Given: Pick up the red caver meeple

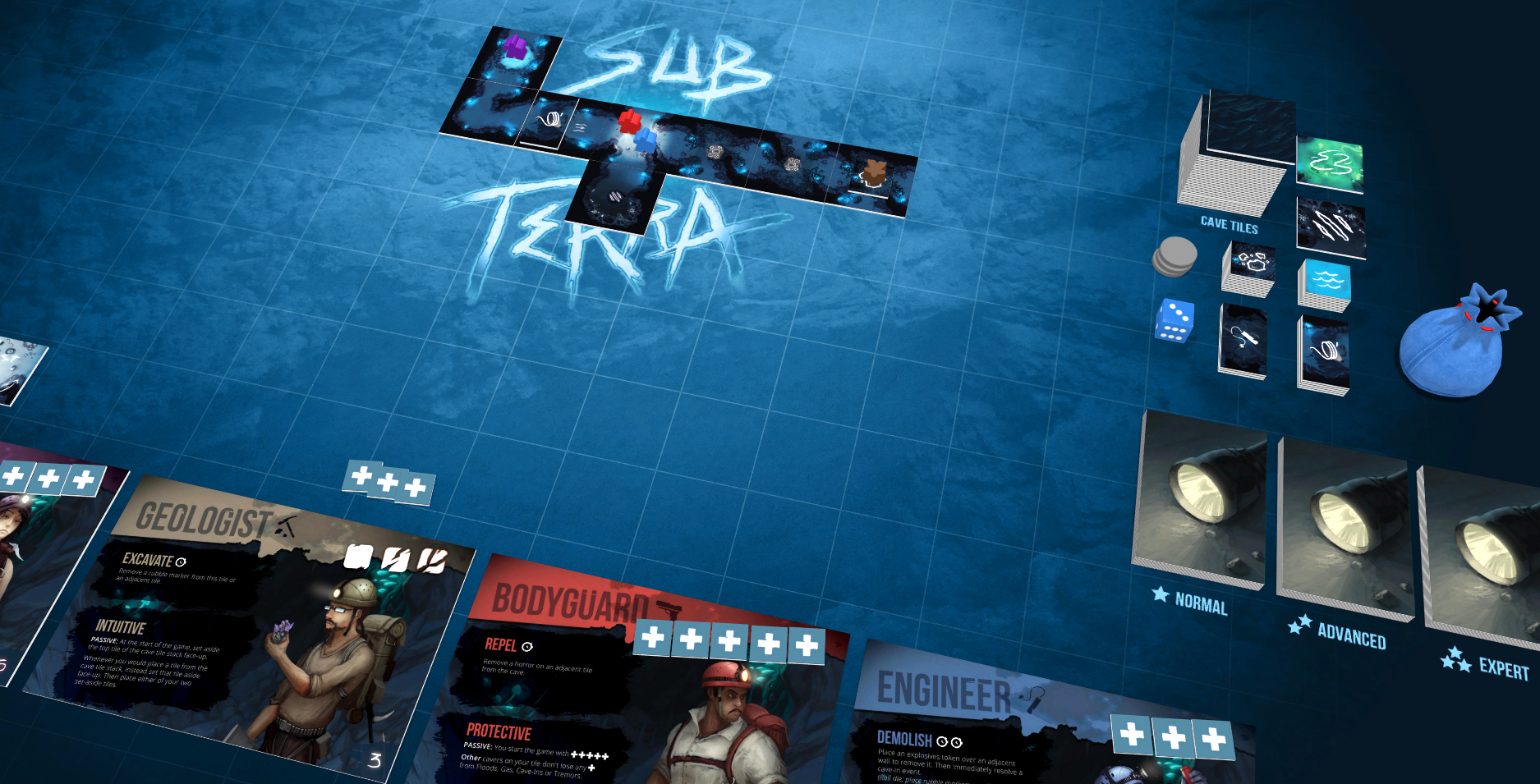Looking at the screenshot, I should pos(629,123).
